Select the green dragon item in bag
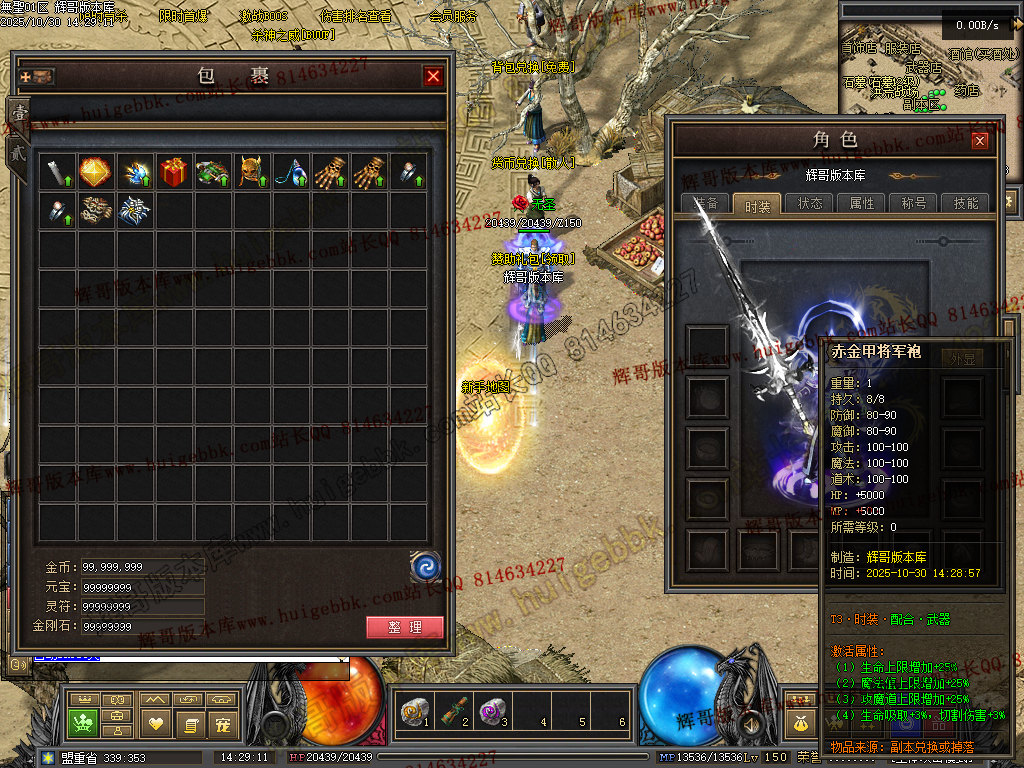Image resolution: width=1024 pixels, height=768 pixels. (x=213, y=171)
